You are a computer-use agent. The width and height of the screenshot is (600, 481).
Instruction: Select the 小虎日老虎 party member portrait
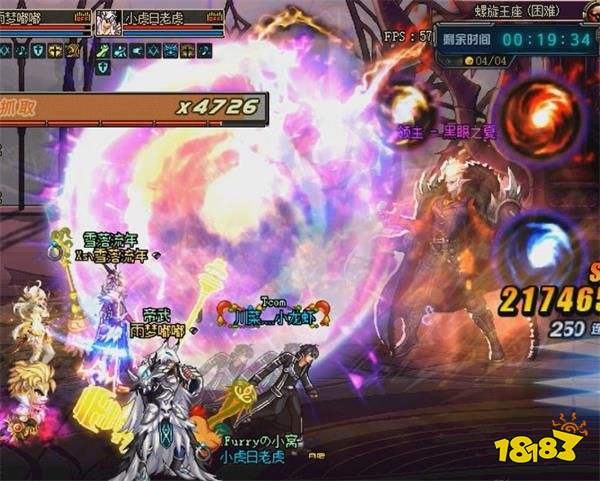tap(108, 23)
